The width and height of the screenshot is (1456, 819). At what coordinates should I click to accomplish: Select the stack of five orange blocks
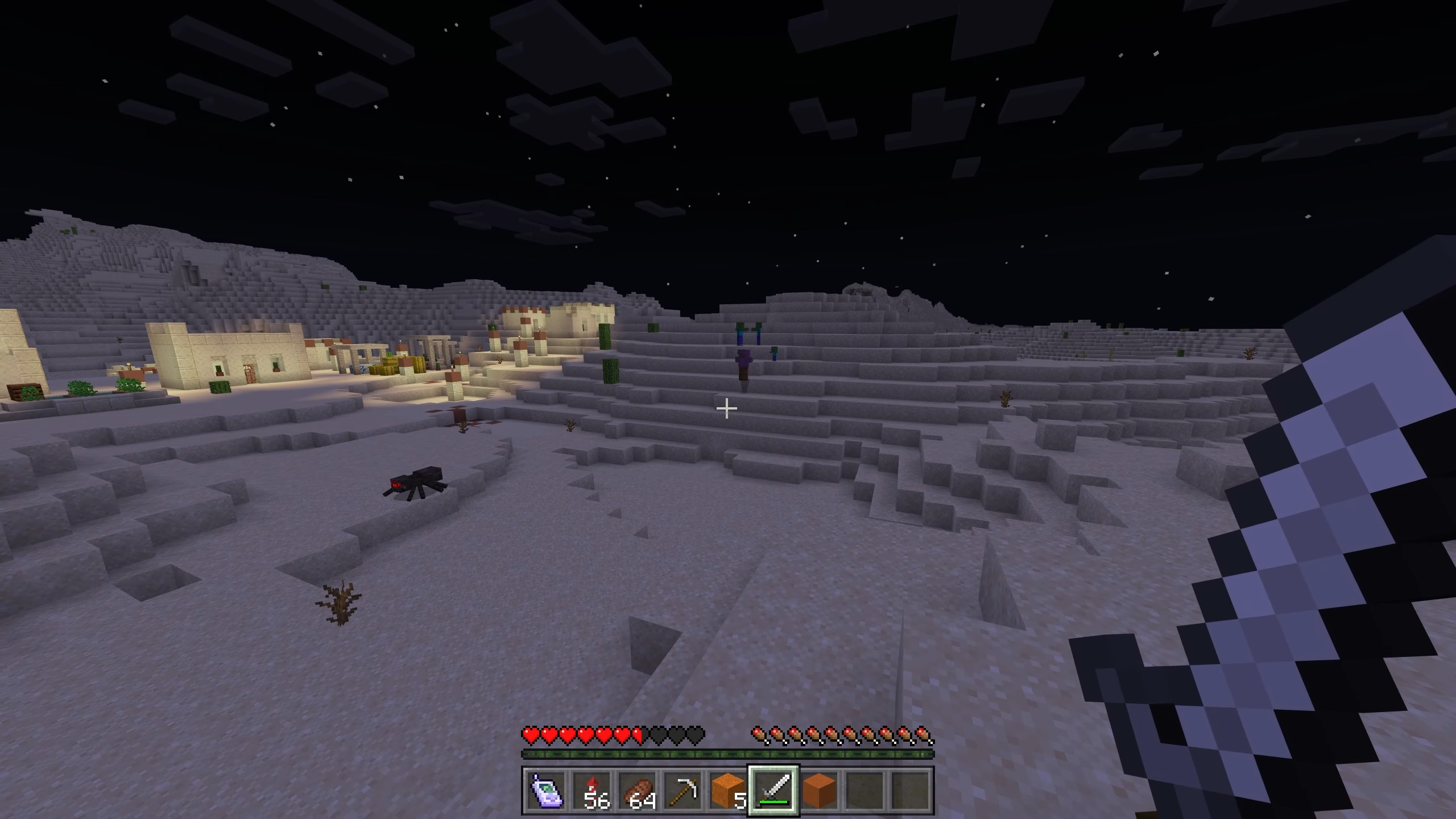pyautogui.click(x=728, y=791)
